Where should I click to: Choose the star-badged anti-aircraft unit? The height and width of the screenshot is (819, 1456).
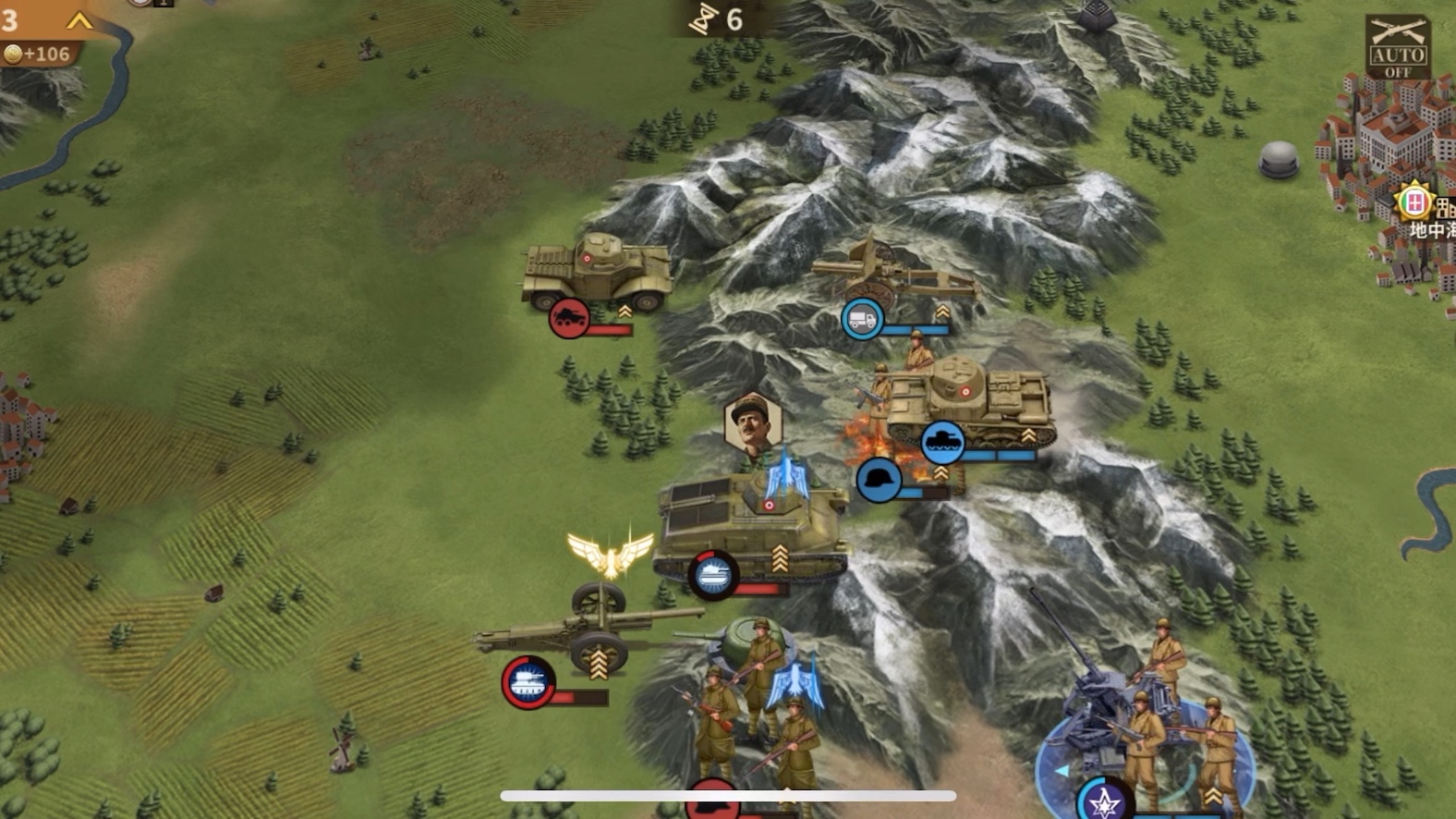coord(1103,801)
